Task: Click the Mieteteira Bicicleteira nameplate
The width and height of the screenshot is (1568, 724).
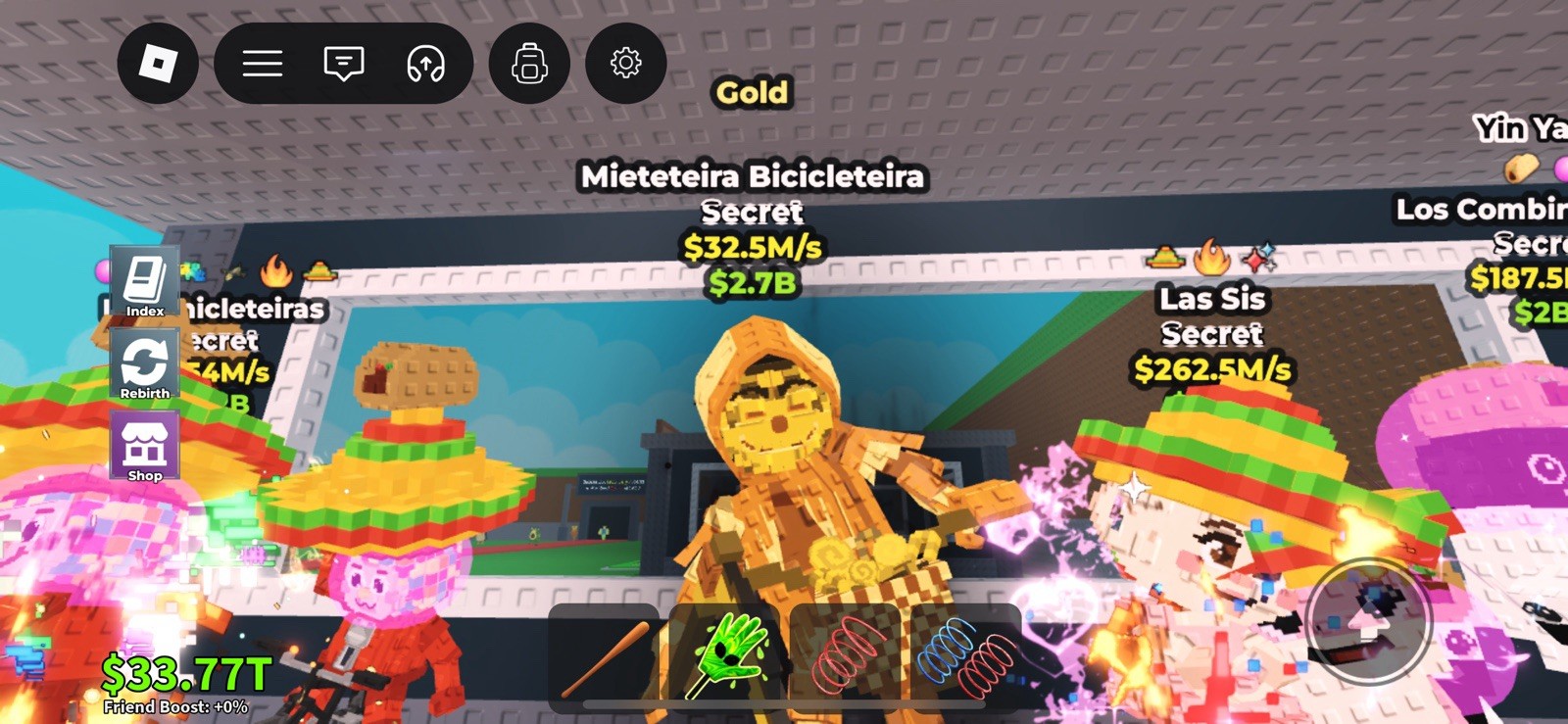Action: pyautogui.click(x=752, y=176)
